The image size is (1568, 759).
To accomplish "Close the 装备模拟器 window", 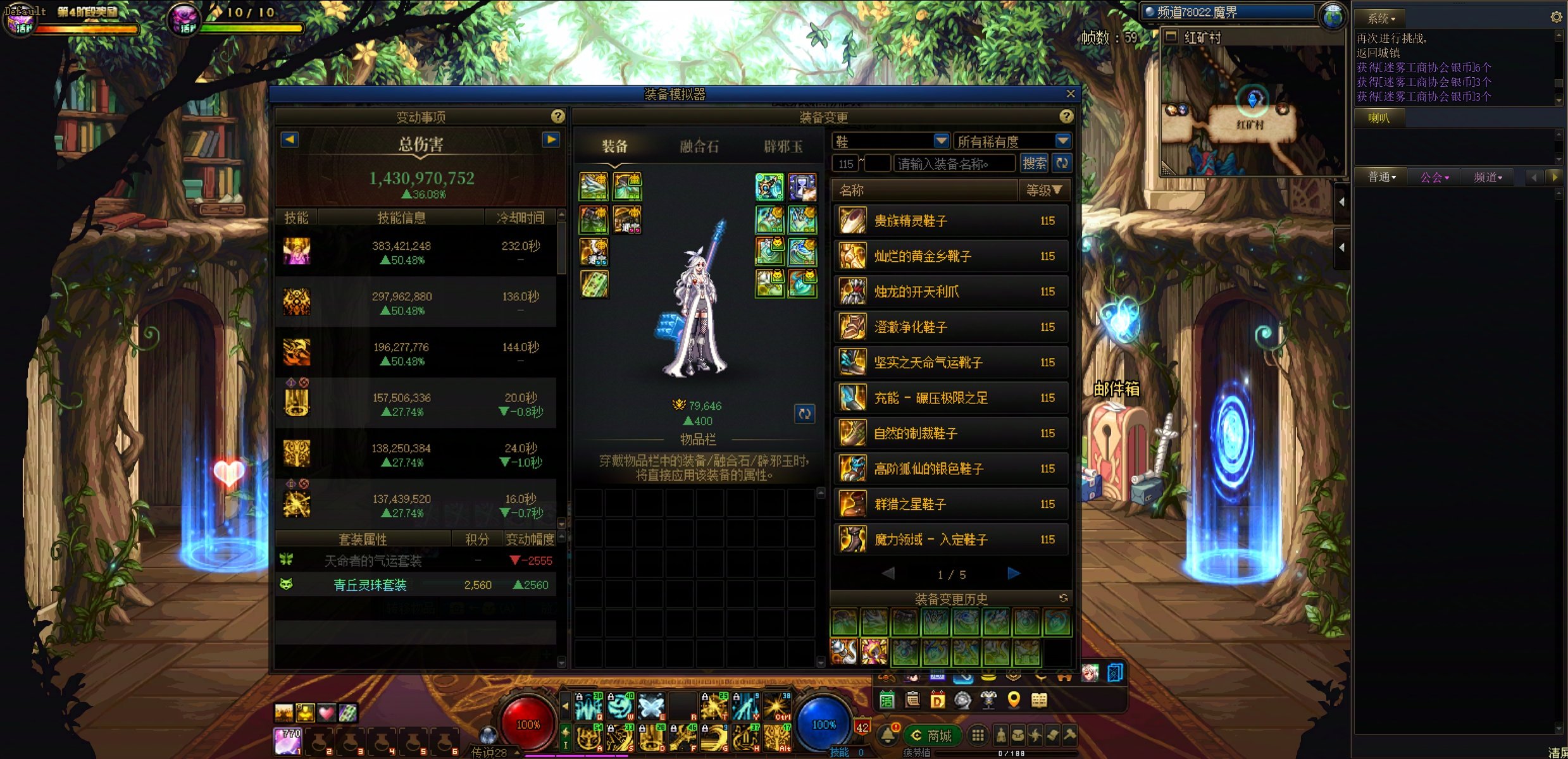I will (x=1070, y=94).
